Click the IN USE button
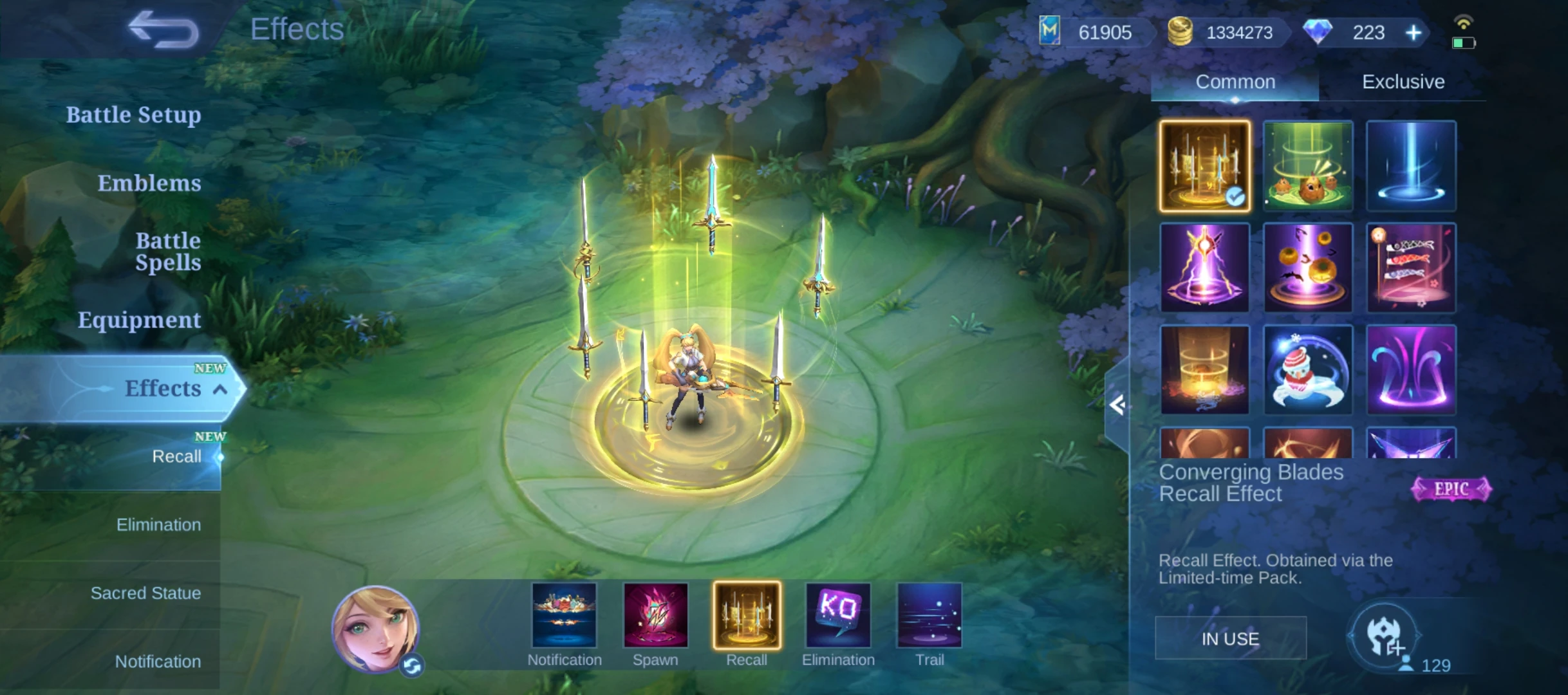This screenshot has height=695, width=1568. click(x=1230, y=638)
